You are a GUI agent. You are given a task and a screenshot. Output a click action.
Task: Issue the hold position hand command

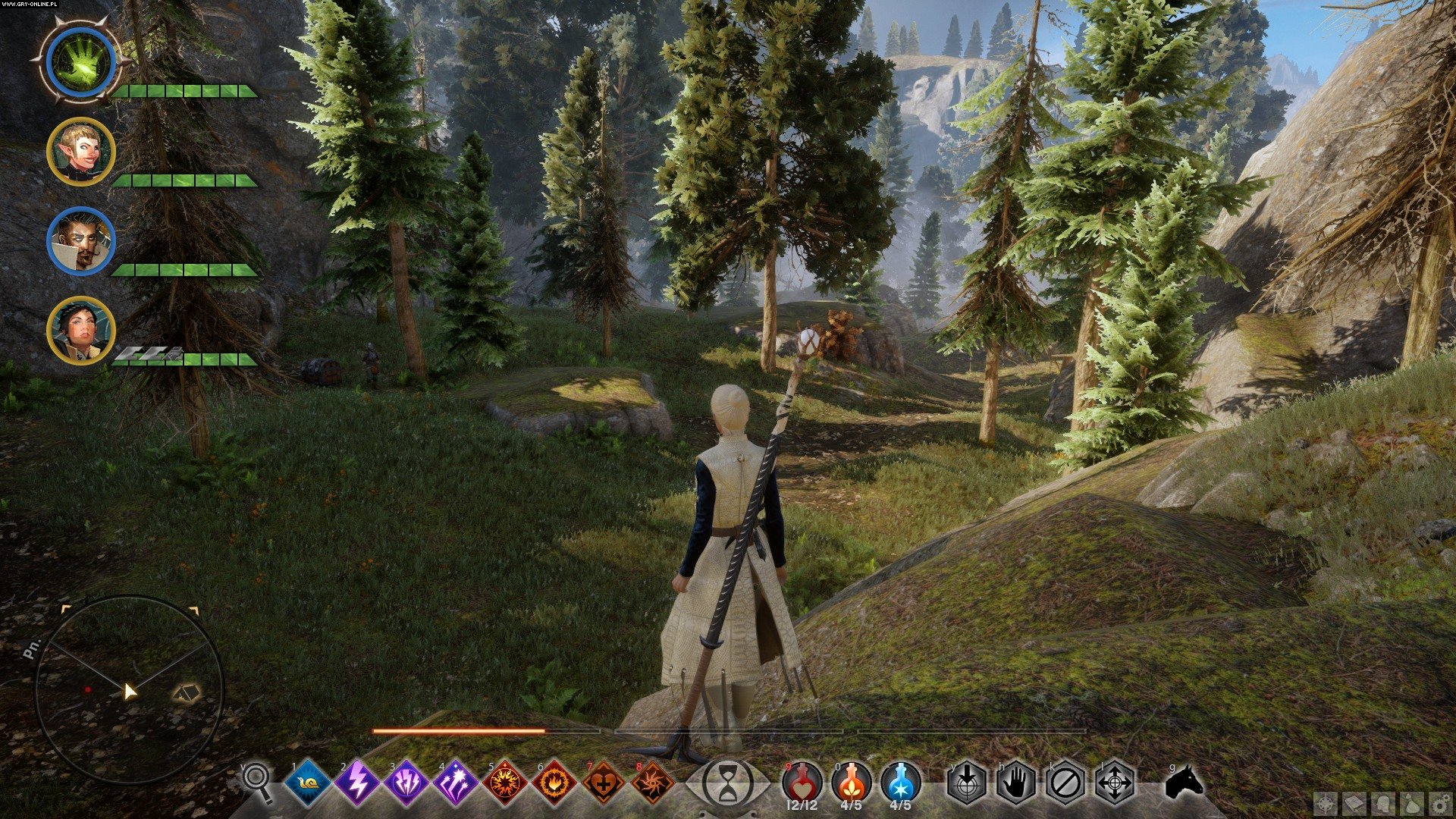tap(1016, 782)
